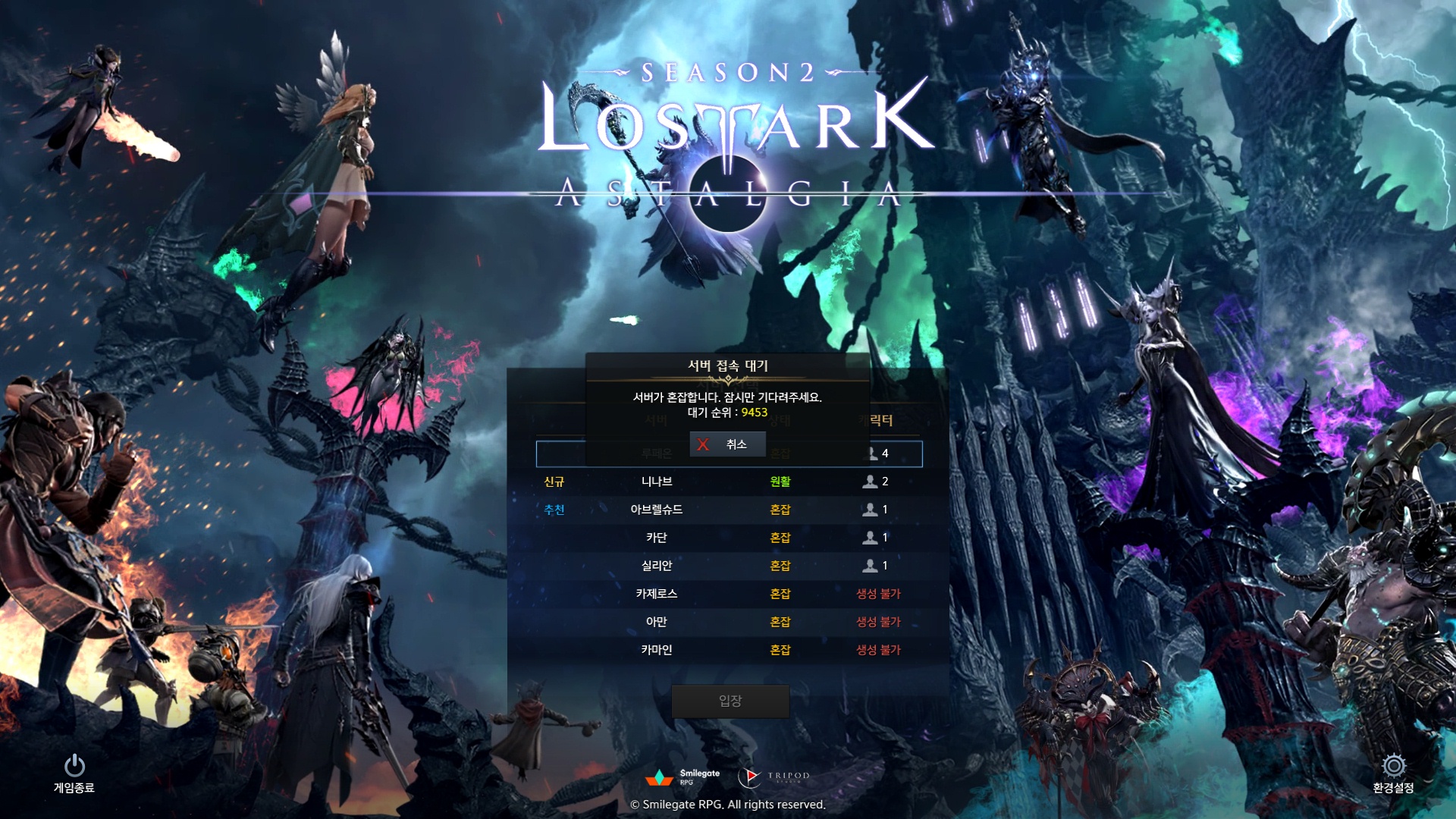Choose the 카제로스 server entry

click(x=657, y=594)
